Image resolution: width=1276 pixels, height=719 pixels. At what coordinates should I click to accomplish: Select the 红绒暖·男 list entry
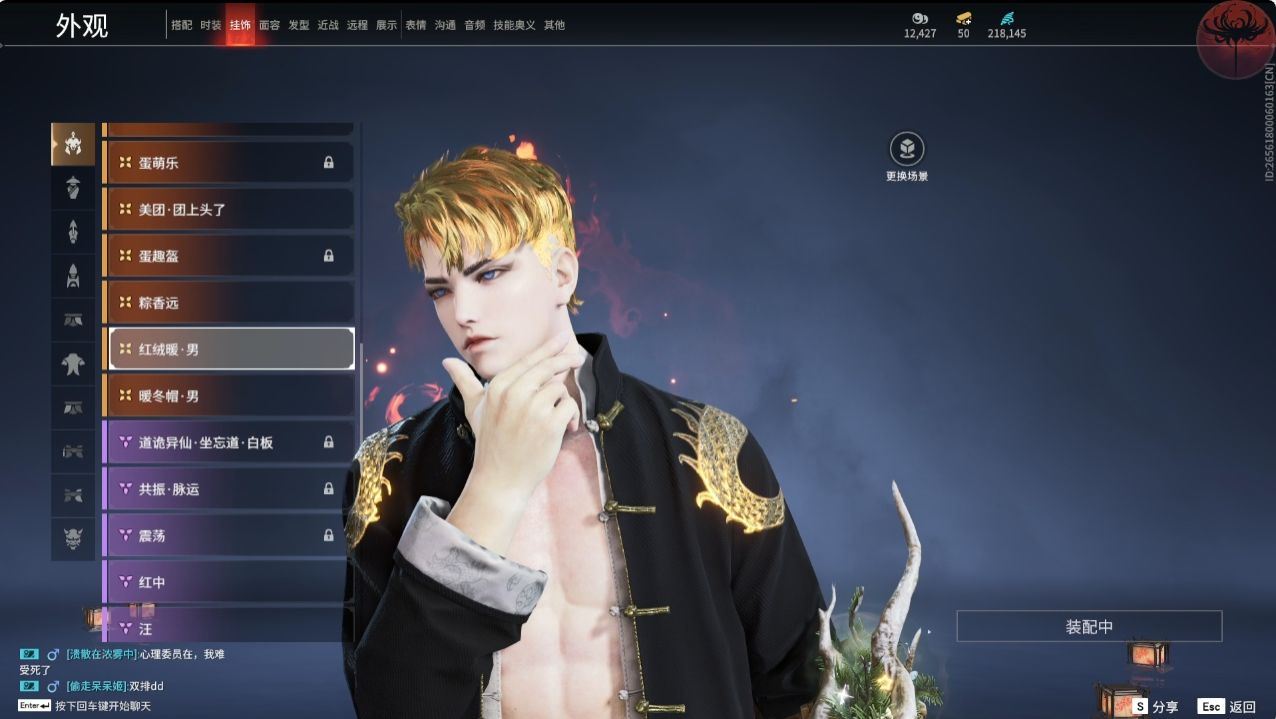pyautogui.click(x=230, y=349)
